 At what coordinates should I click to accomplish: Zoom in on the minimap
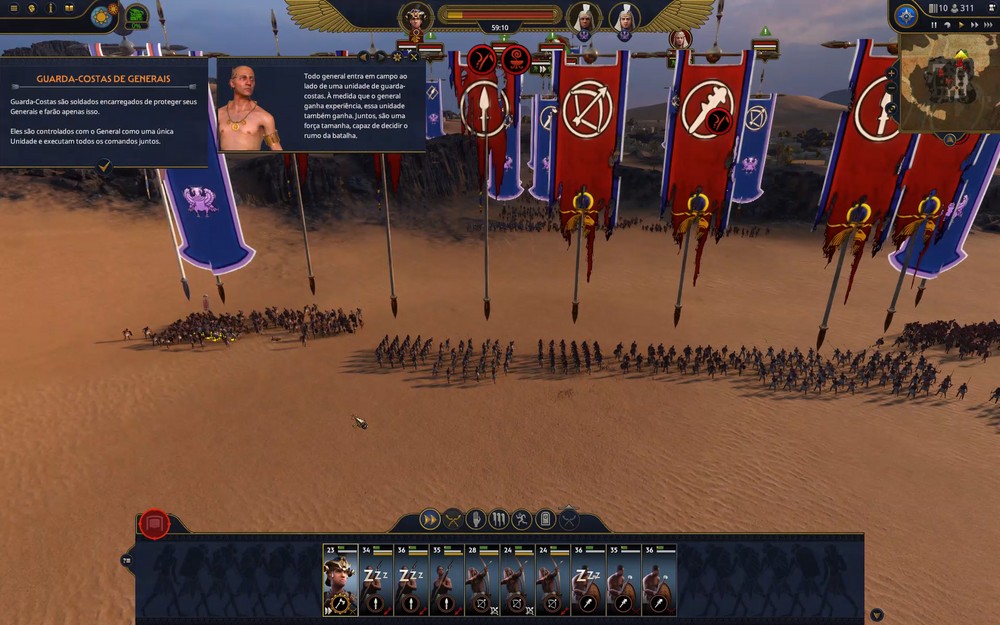891,74
